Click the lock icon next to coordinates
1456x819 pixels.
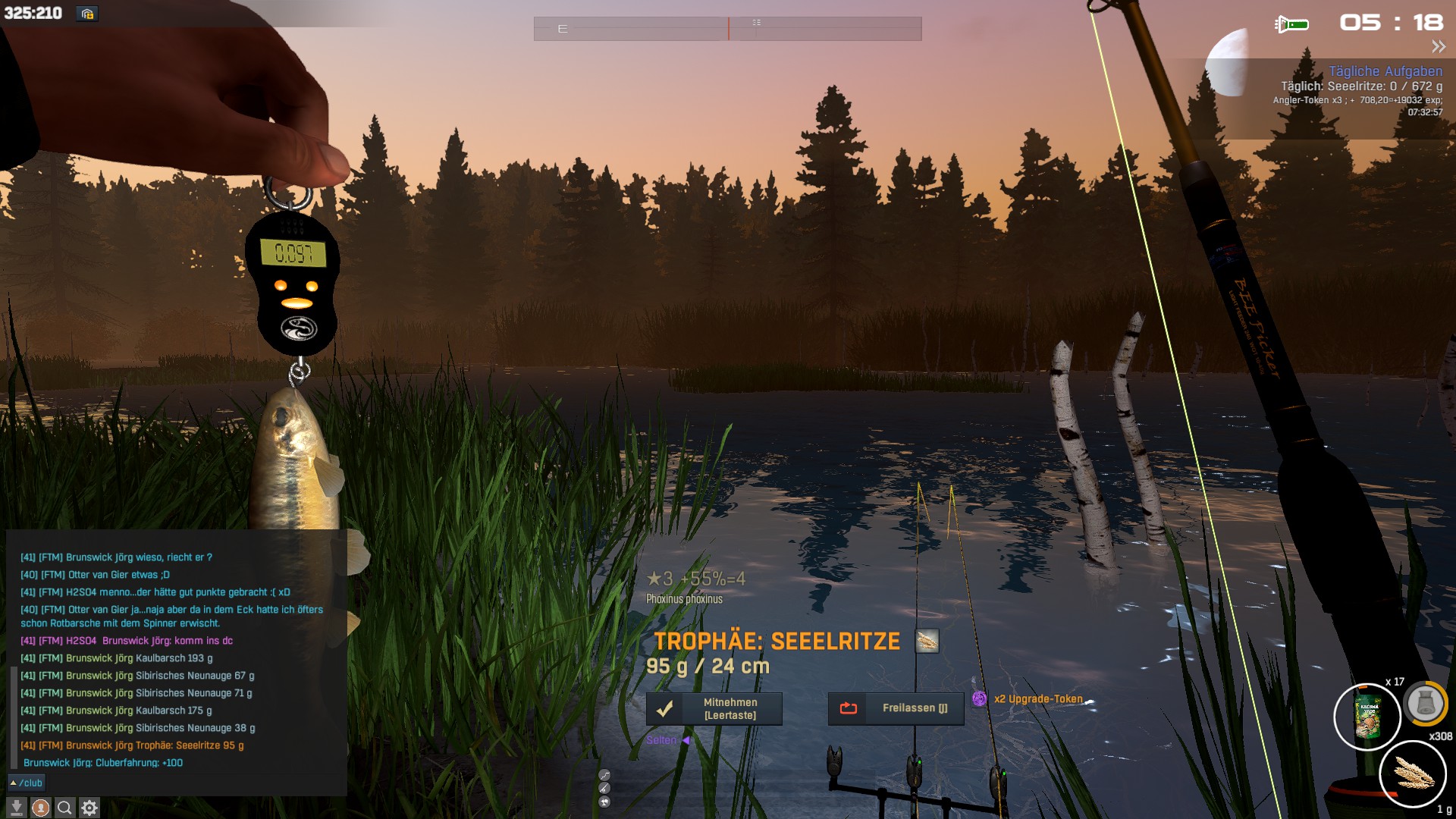(87, 14)
